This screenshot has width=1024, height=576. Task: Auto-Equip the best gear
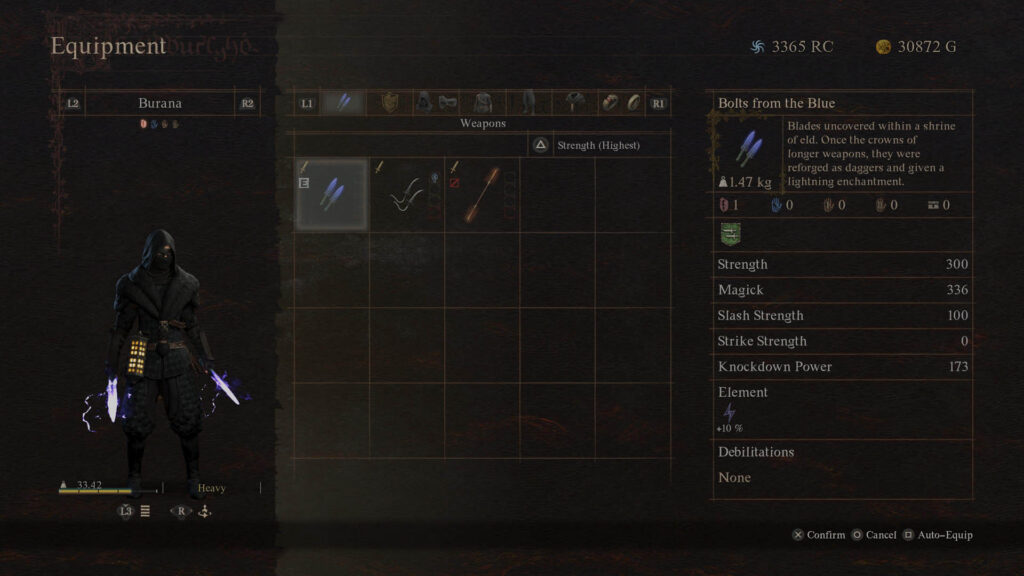[x=938, y=535]
